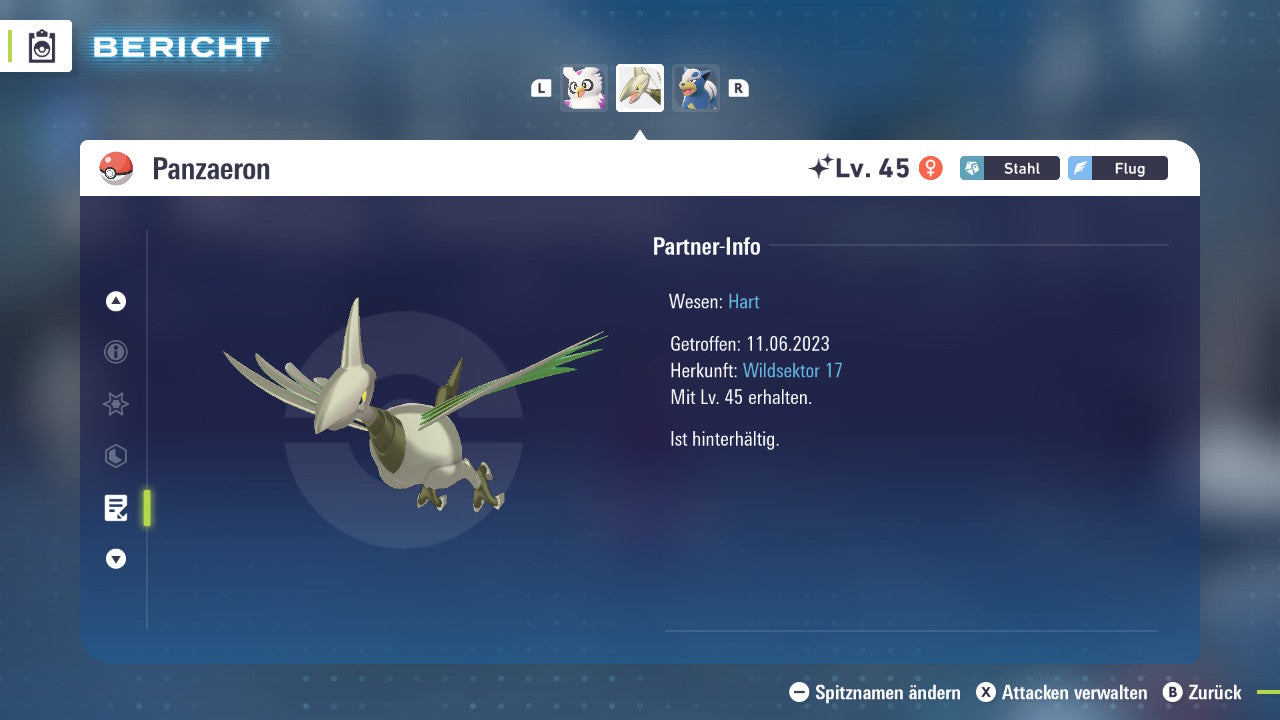Switch to the blue dog Pokémon tab
The height and width of the screenshot is (720, 1280).
696,87
